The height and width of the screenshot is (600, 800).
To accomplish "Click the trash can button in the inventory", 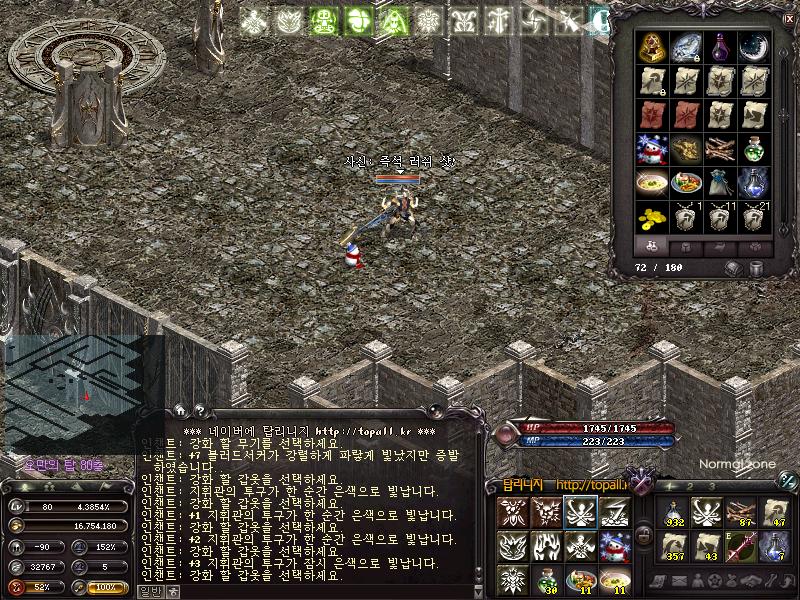I will [756, 268].
